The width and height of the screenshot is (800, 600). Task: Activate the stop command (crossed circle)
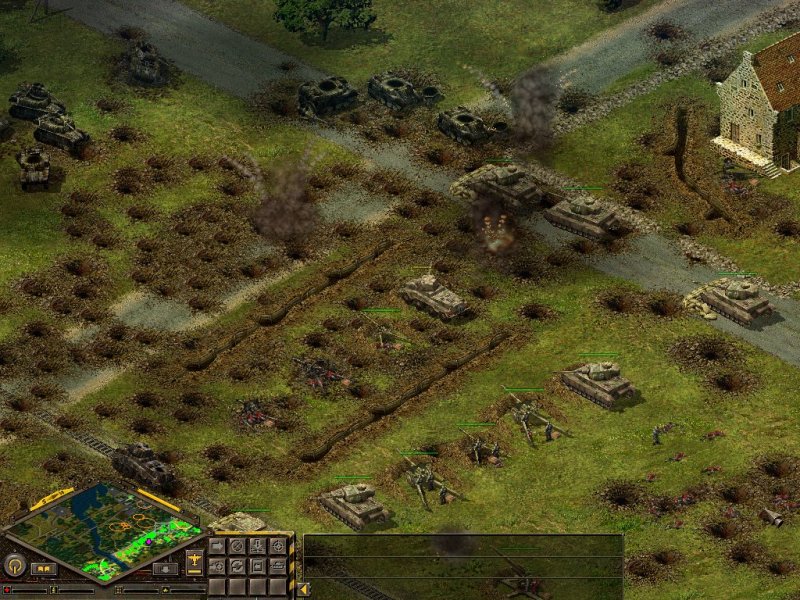pyautogui.click(x=237, y=547)
